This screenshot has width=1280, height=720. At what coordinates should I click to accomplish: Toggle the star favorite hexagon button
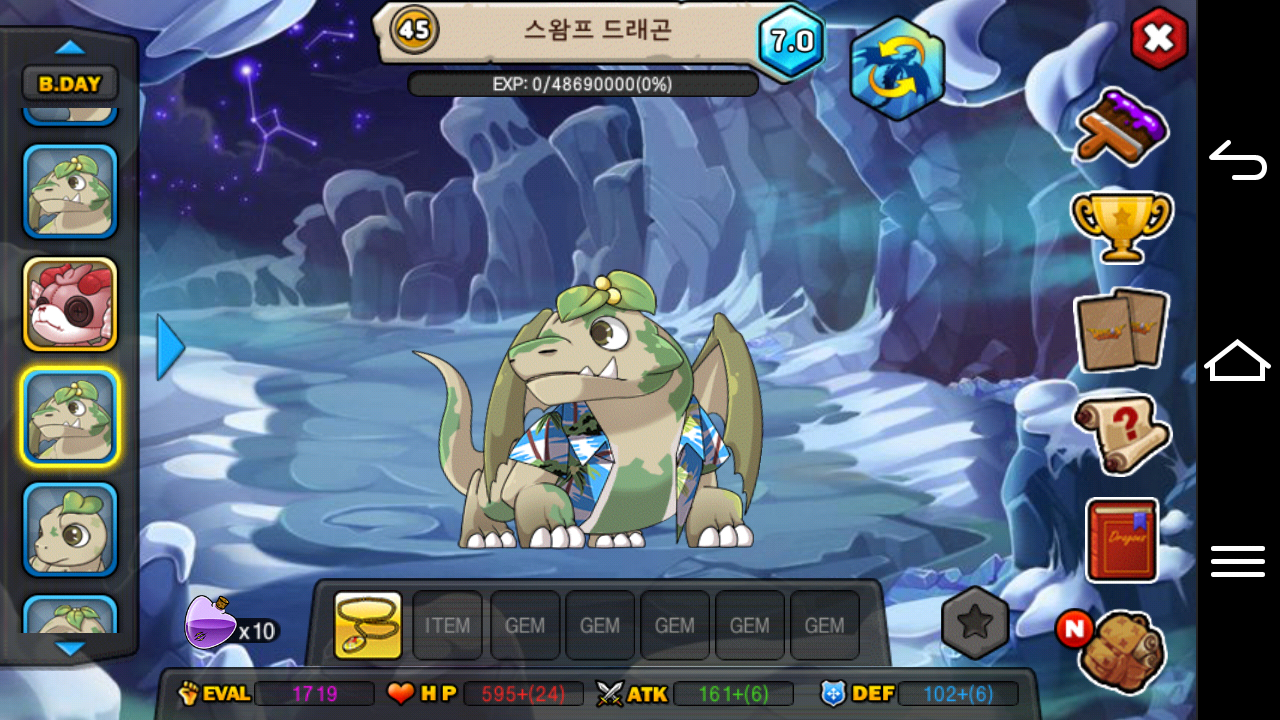[x=975, y=623]
